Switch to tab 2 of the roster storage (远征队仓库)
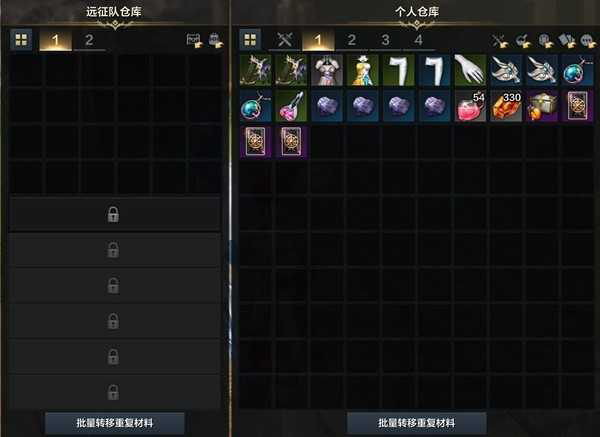Screen dimensions: 600x437 coord(89,41)
